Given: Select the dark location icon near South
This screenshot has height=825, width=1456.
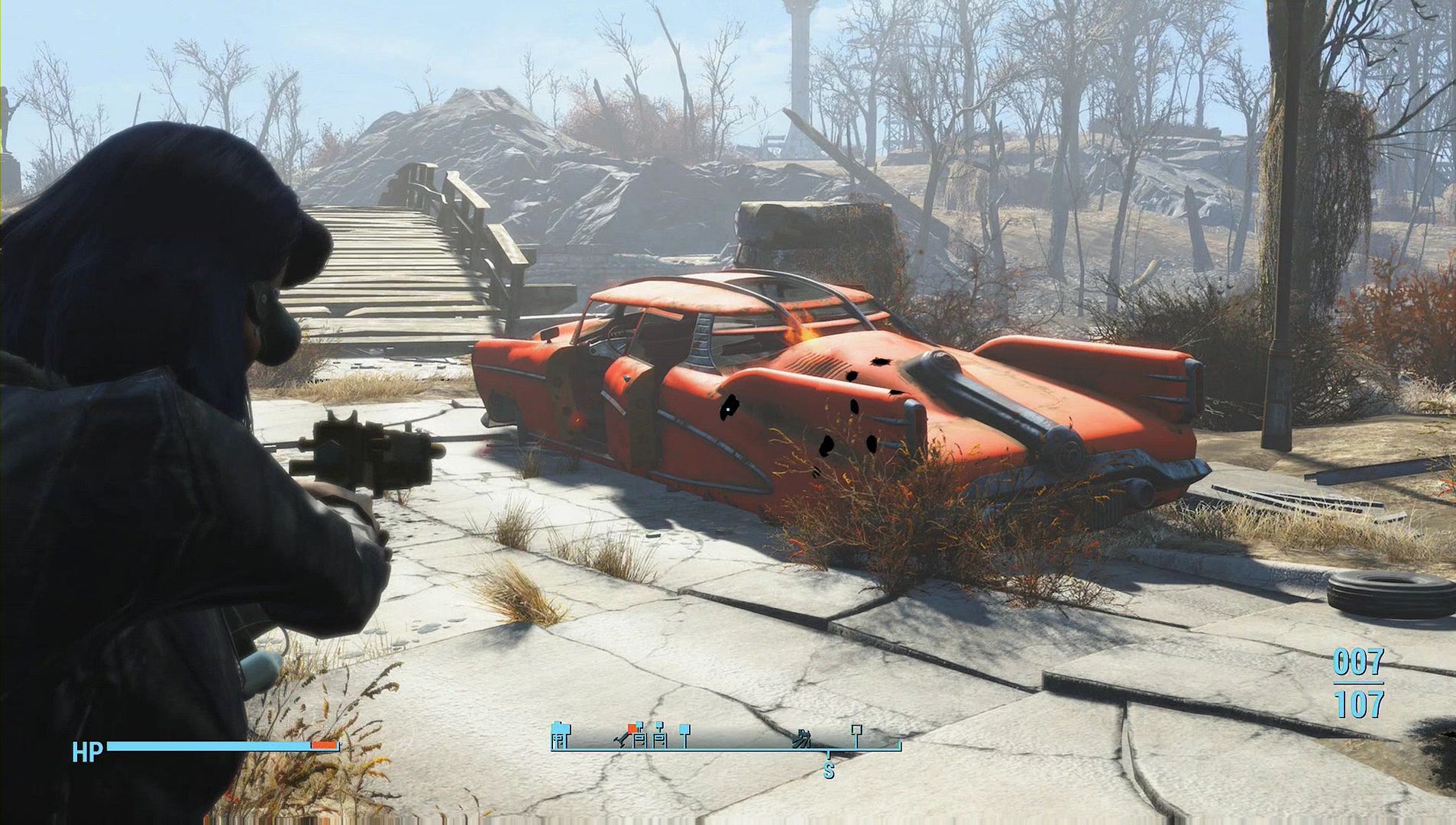Looking at the screenshot, I should 803,737.
